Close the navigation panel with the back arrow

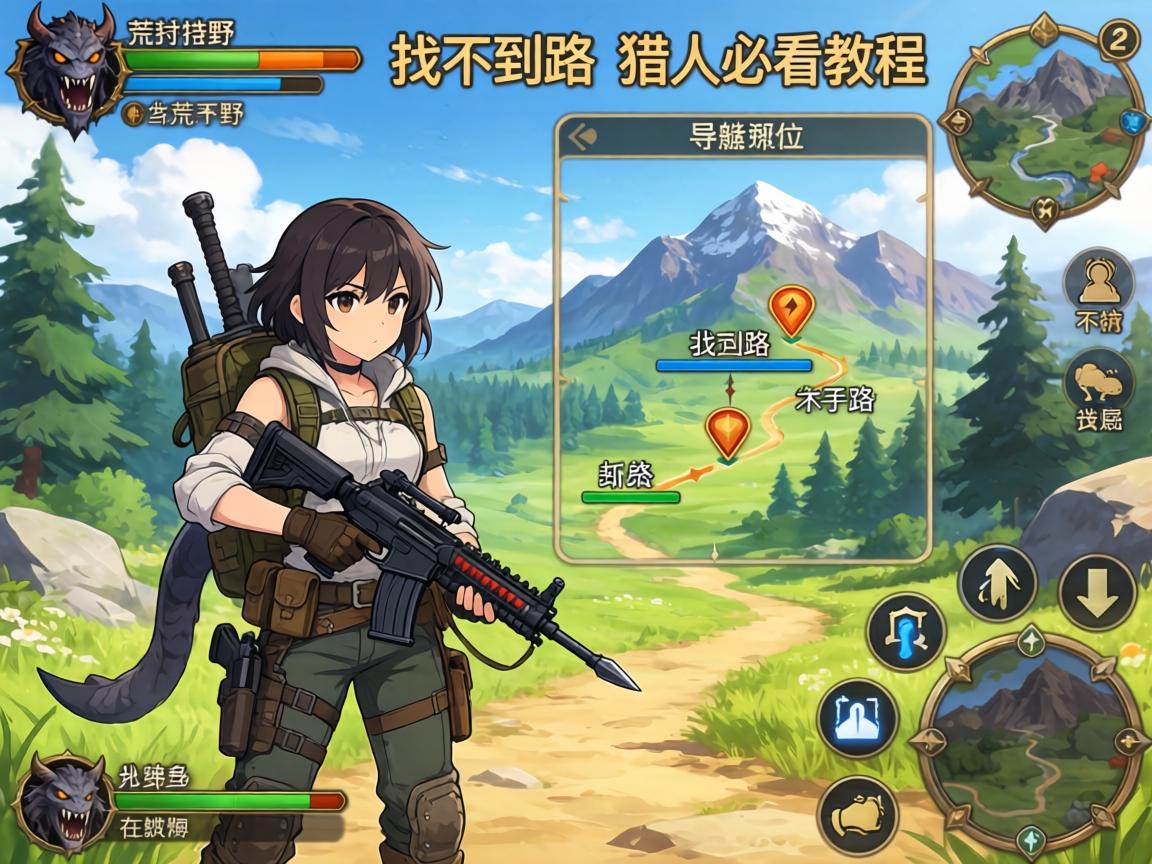(x=581, y=136)
